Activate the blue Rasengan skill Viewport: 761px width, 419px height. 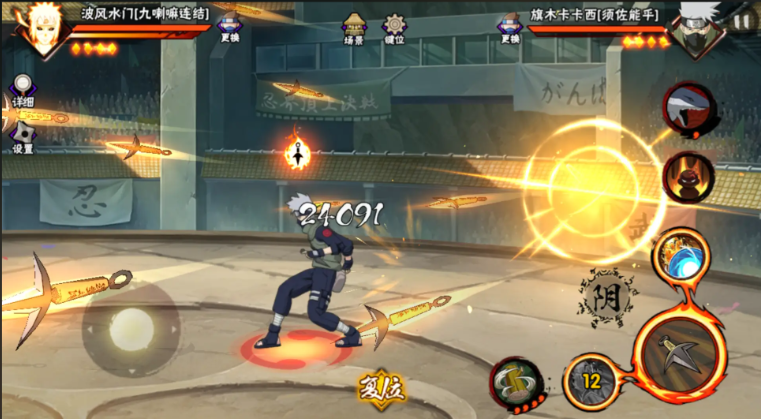[680, 256]
